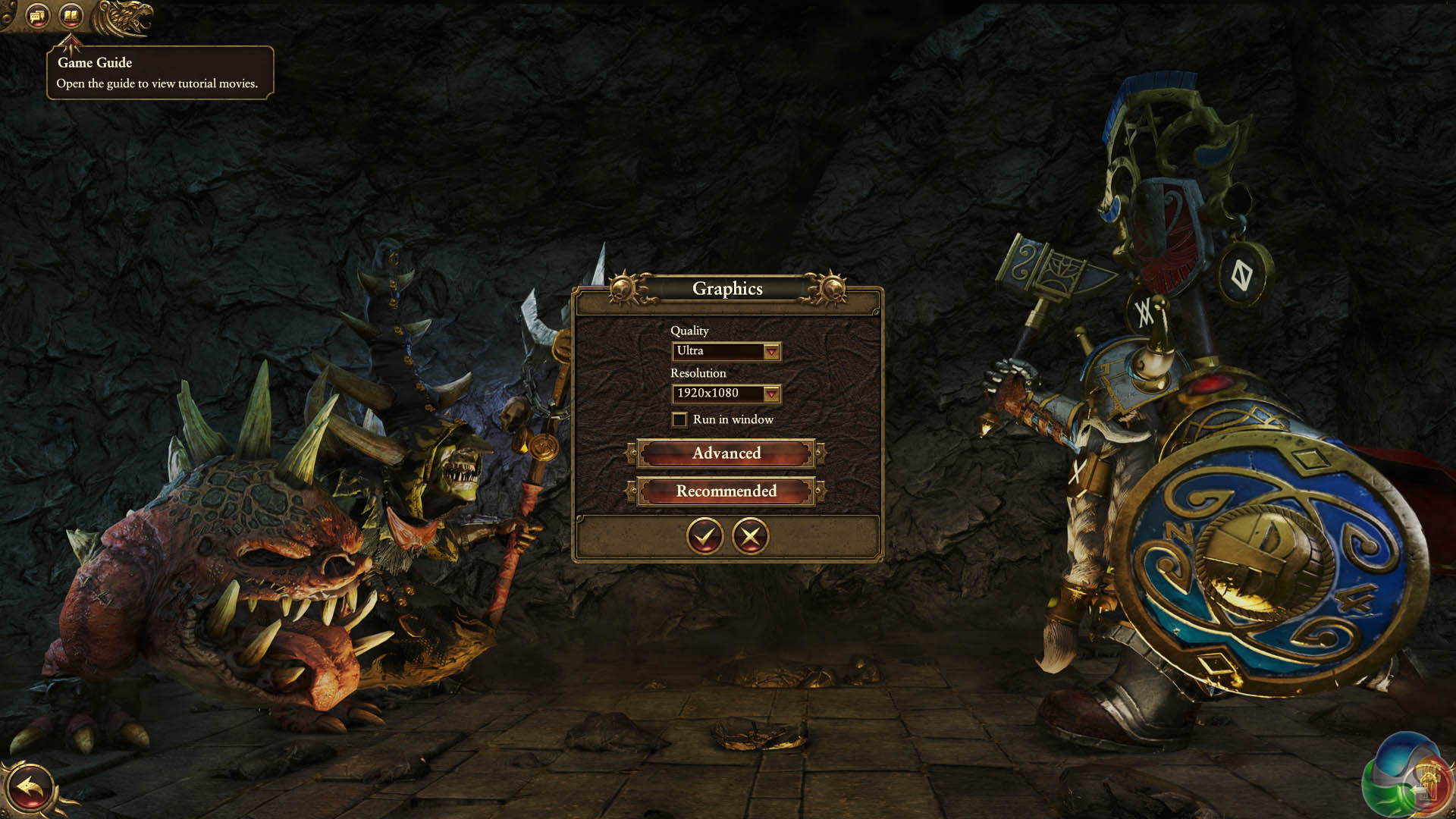The height and width of the screenshot is (819, 1456).
Task: Cancel graphics changes with the X button
Action: [x=750, y=536]
